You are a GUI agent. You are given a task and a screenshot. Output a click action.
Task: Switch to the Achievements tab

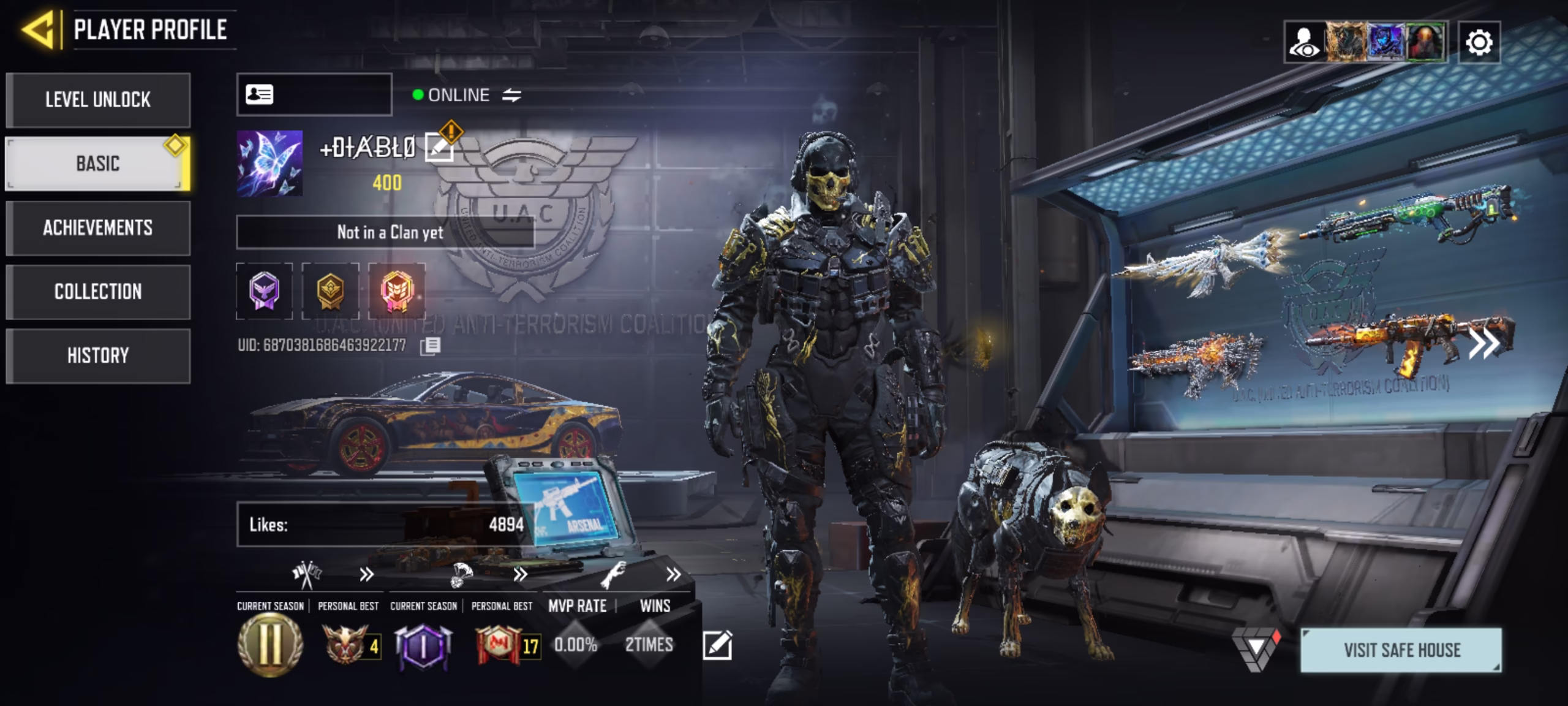[98, 228]
